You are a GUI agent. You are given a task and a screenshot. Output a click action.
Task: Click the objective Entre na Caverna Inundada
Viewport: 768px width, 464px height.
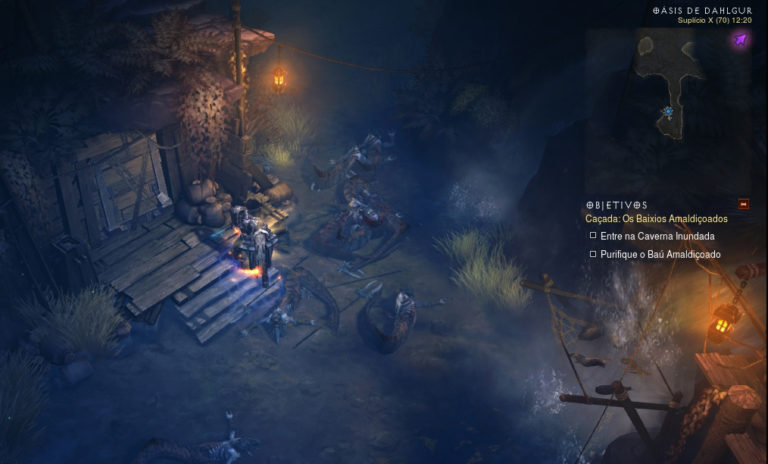click(657, 236)
